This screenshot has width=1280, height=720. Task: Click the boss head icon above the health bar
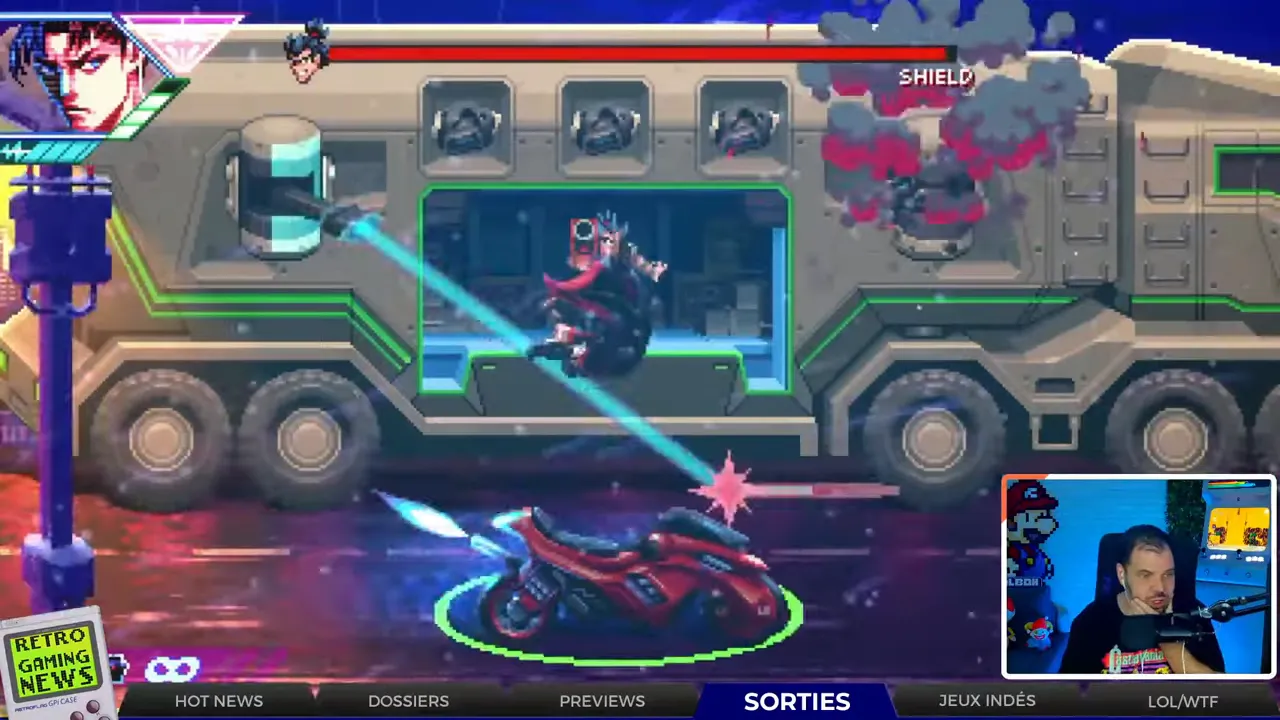click(x=305, y=55)
